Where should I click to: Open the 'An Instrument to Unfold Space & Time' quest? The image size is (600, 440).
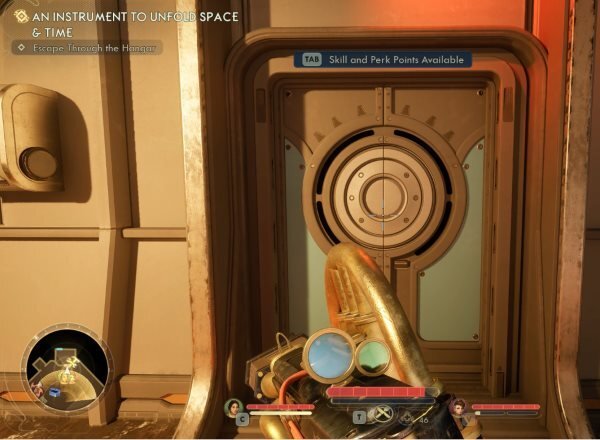125,24
